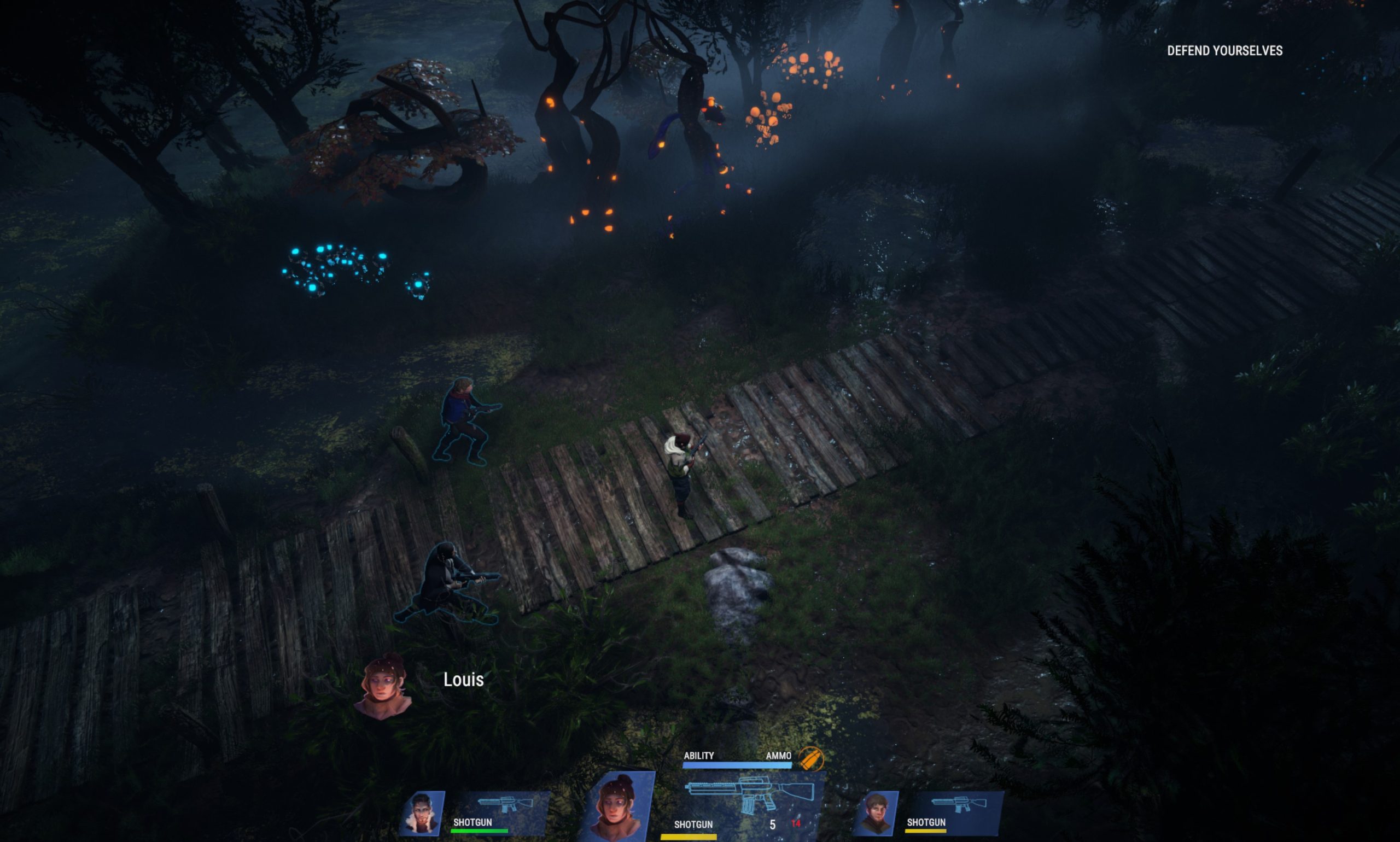Select the bearded squad member's portrait
This screenshot has height=842, width=1400.
point(422,812)
